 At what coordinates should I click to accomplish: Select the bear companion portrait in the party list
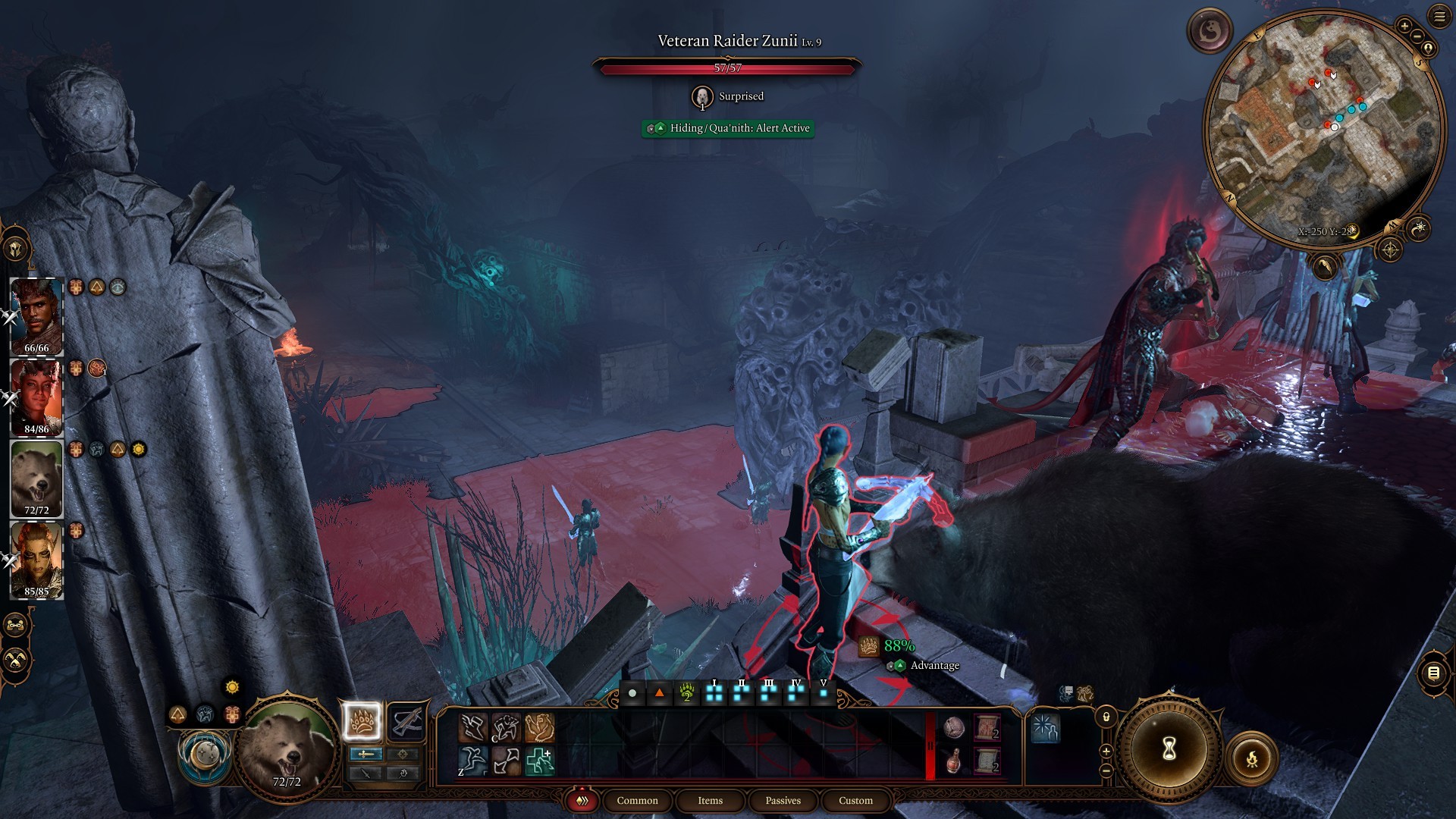tap(36, 479)
